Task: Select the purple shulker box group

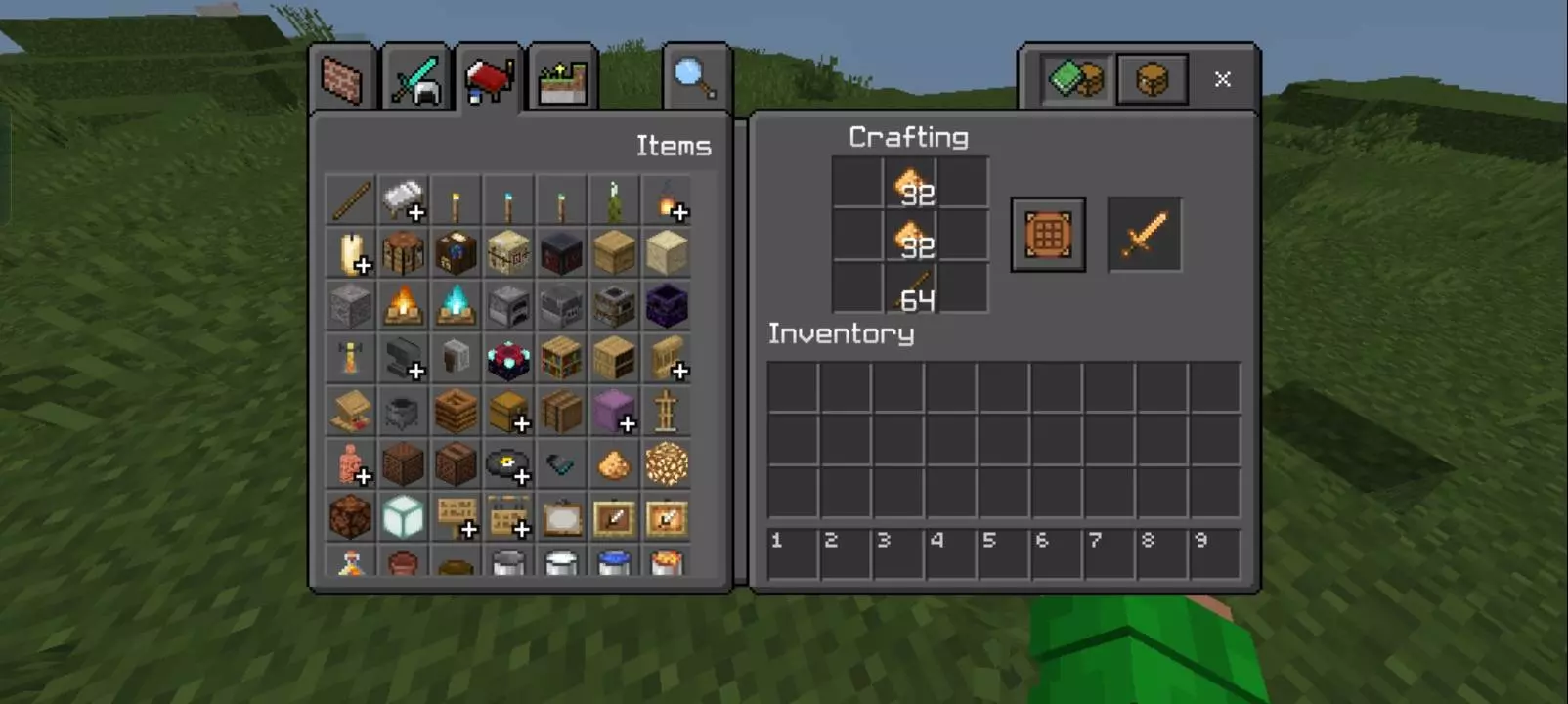Action: pyautogui.click(x=614, y=412)
